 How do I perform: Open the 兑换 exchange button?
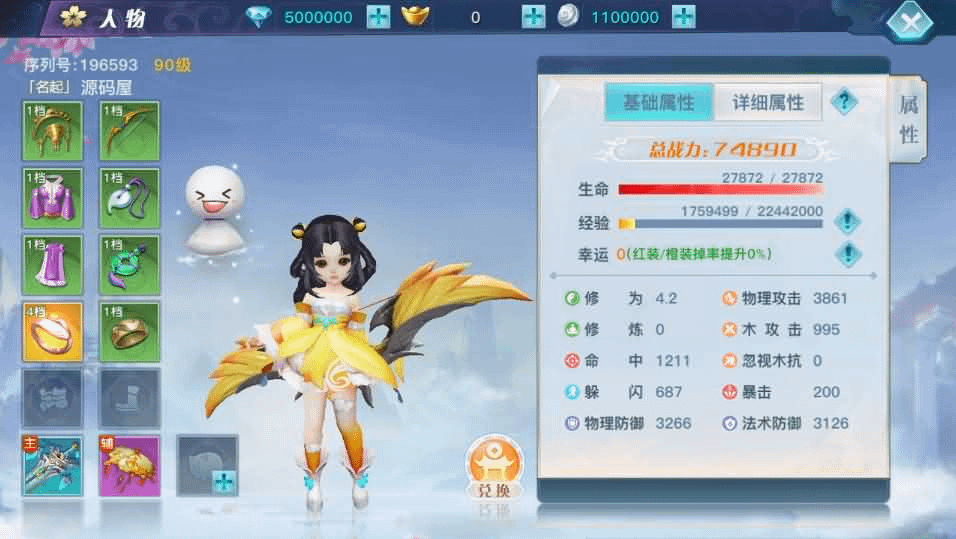click(494, 468)
